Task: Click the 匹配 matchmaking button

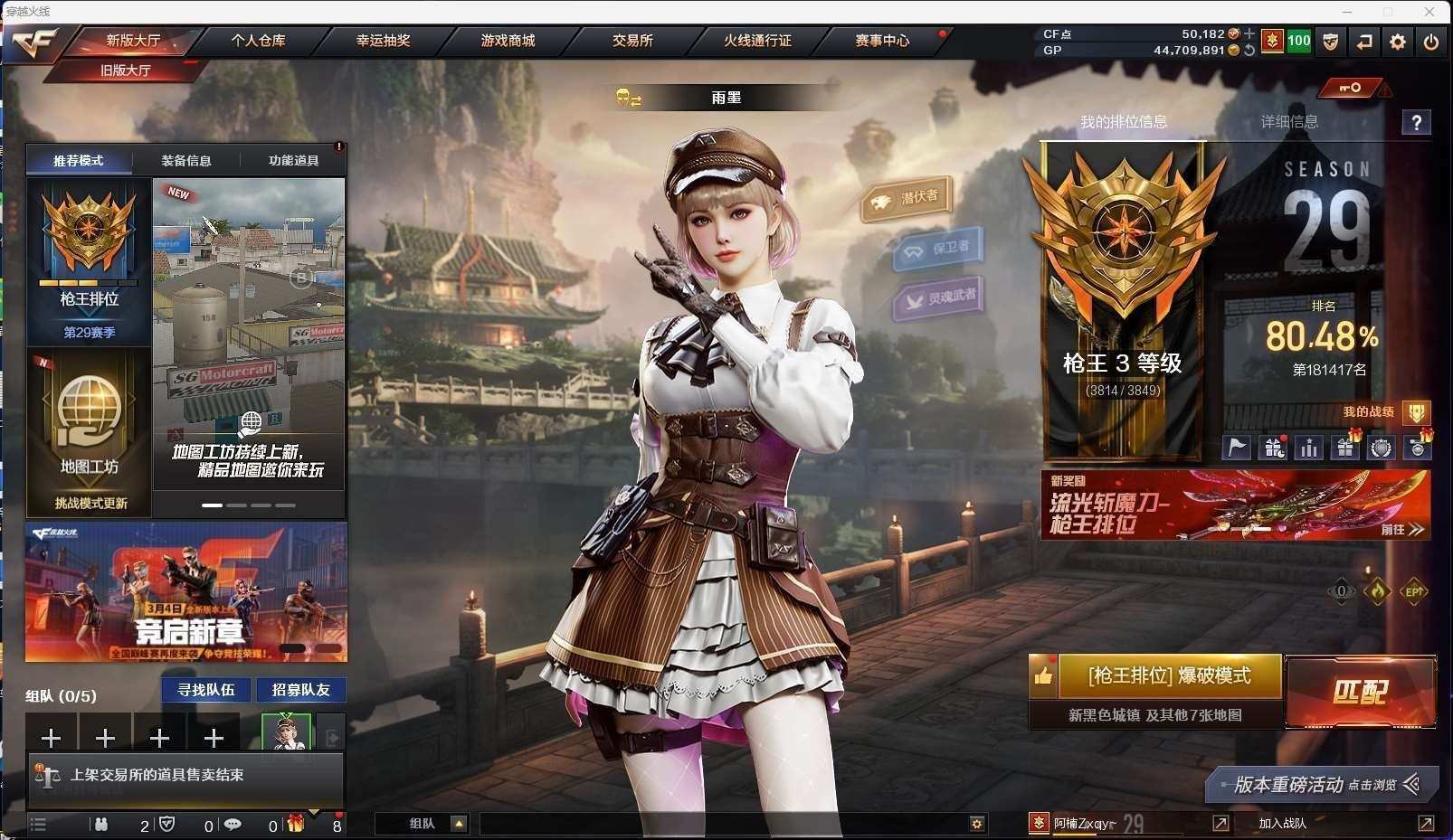Action: (1360, 692)
